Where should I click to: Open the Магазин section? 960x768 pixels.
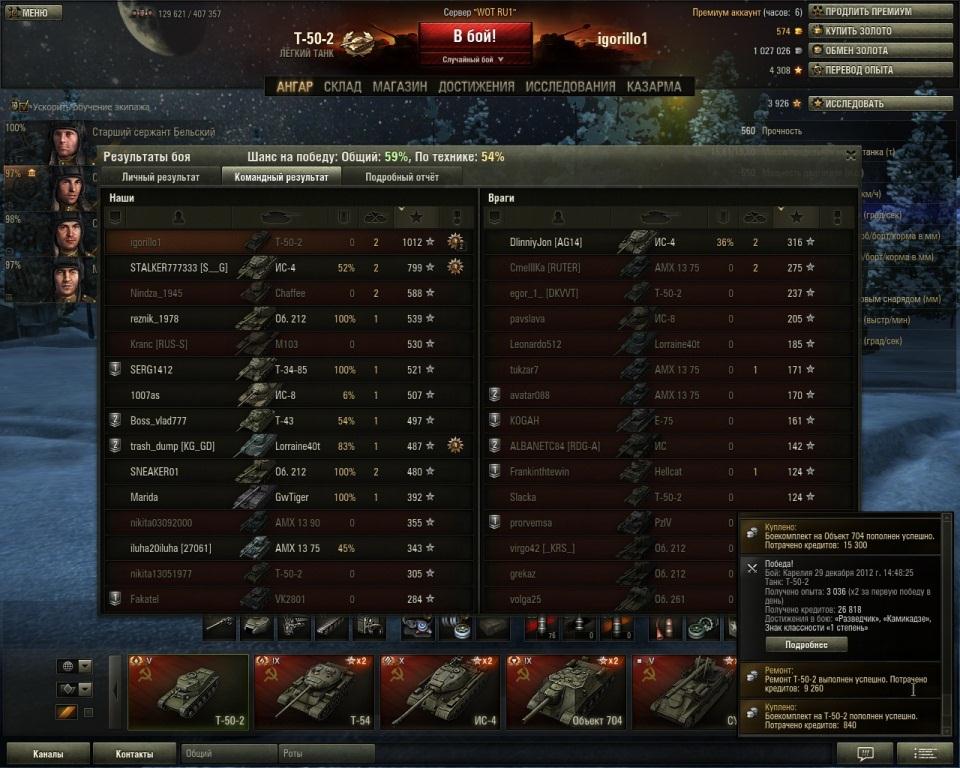click(x=399, y=86)
